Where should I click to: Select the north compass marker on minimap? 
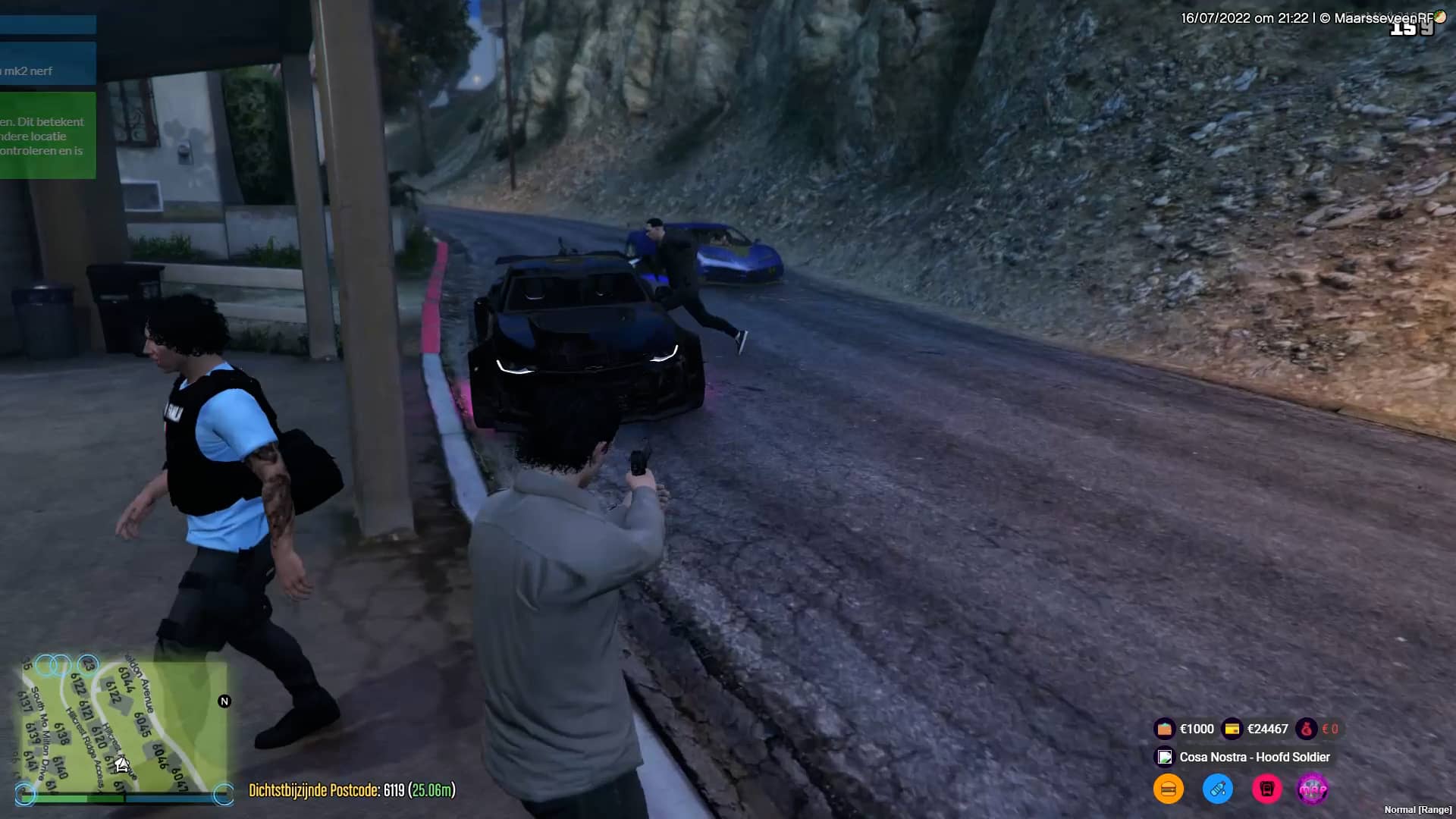(x=224, y=701)
